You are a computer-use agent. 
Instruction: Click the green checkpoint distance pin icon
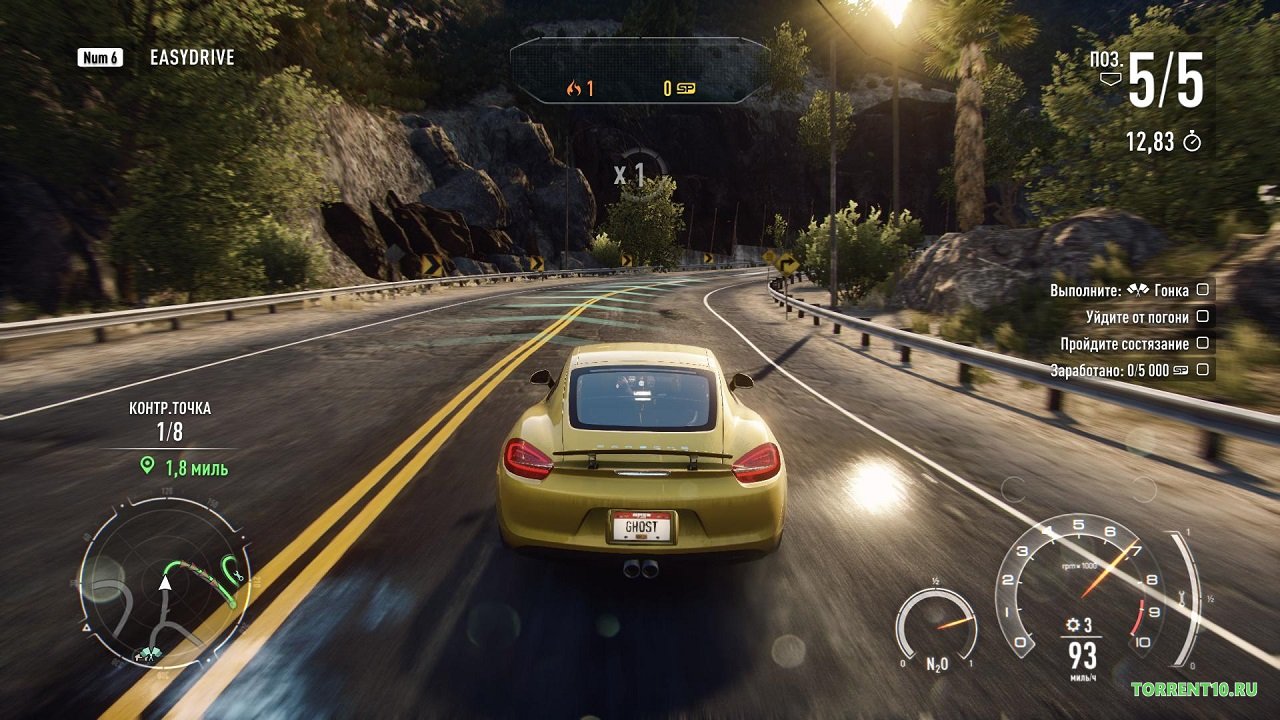148,466
